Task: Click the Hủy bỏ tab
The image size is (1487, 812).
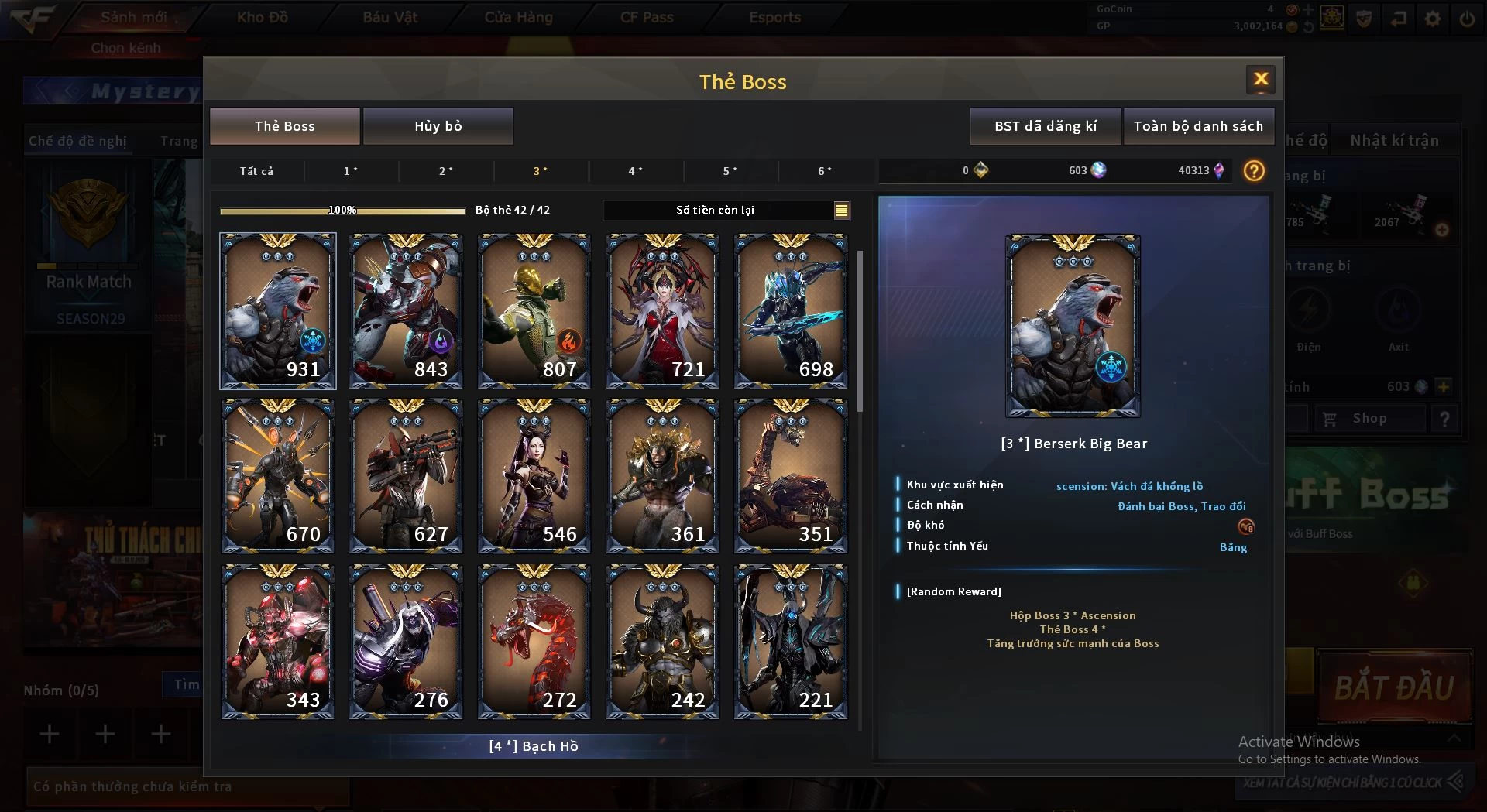Action: click(438, 126)
